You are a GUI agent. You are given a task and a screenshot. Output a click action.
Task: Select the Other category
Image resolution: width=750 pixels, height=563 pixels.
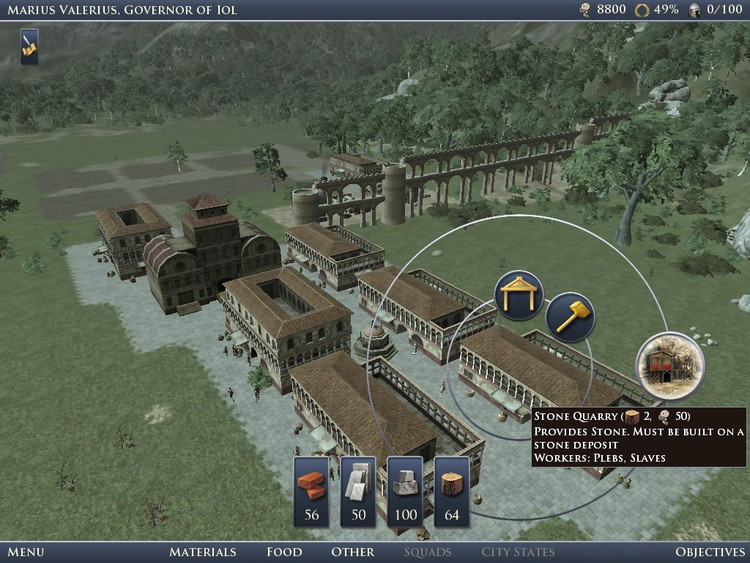point(353,552)
